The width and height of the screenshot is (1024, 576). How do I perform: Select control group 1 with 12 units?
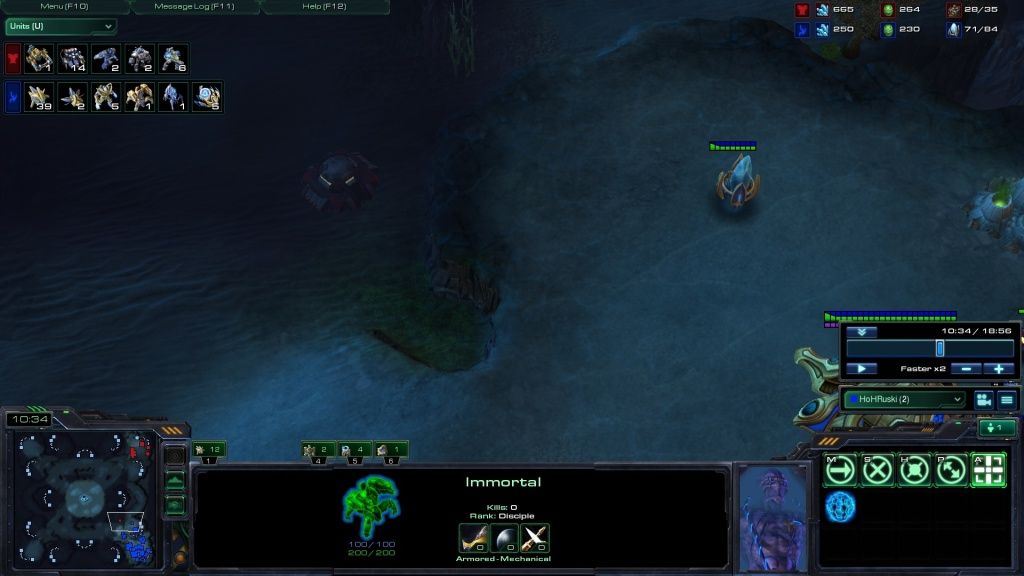(x=209, y=450)
